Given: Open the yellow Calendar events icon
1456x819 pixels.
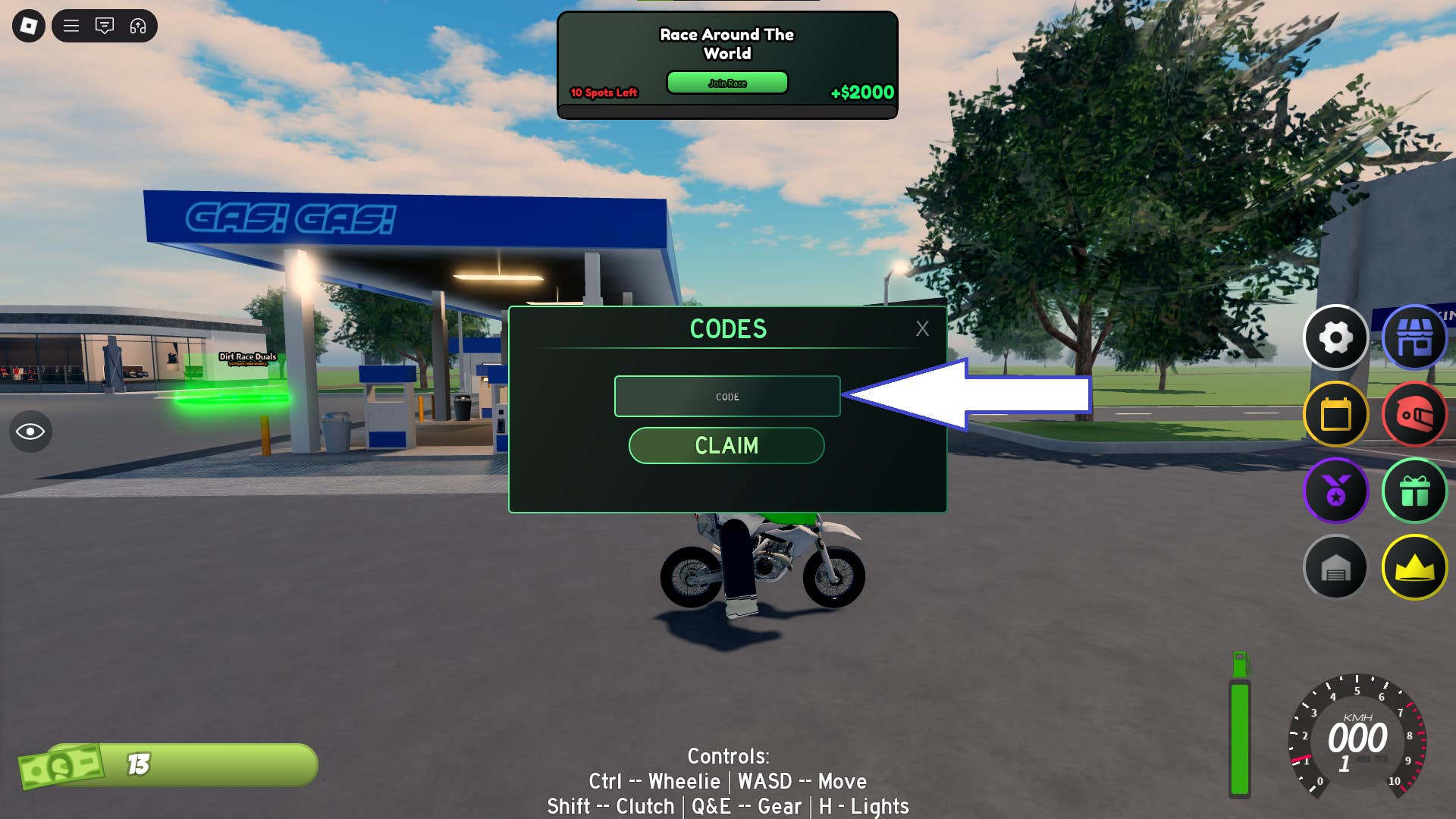Looking at the screenshot, I should [1336, 415].
